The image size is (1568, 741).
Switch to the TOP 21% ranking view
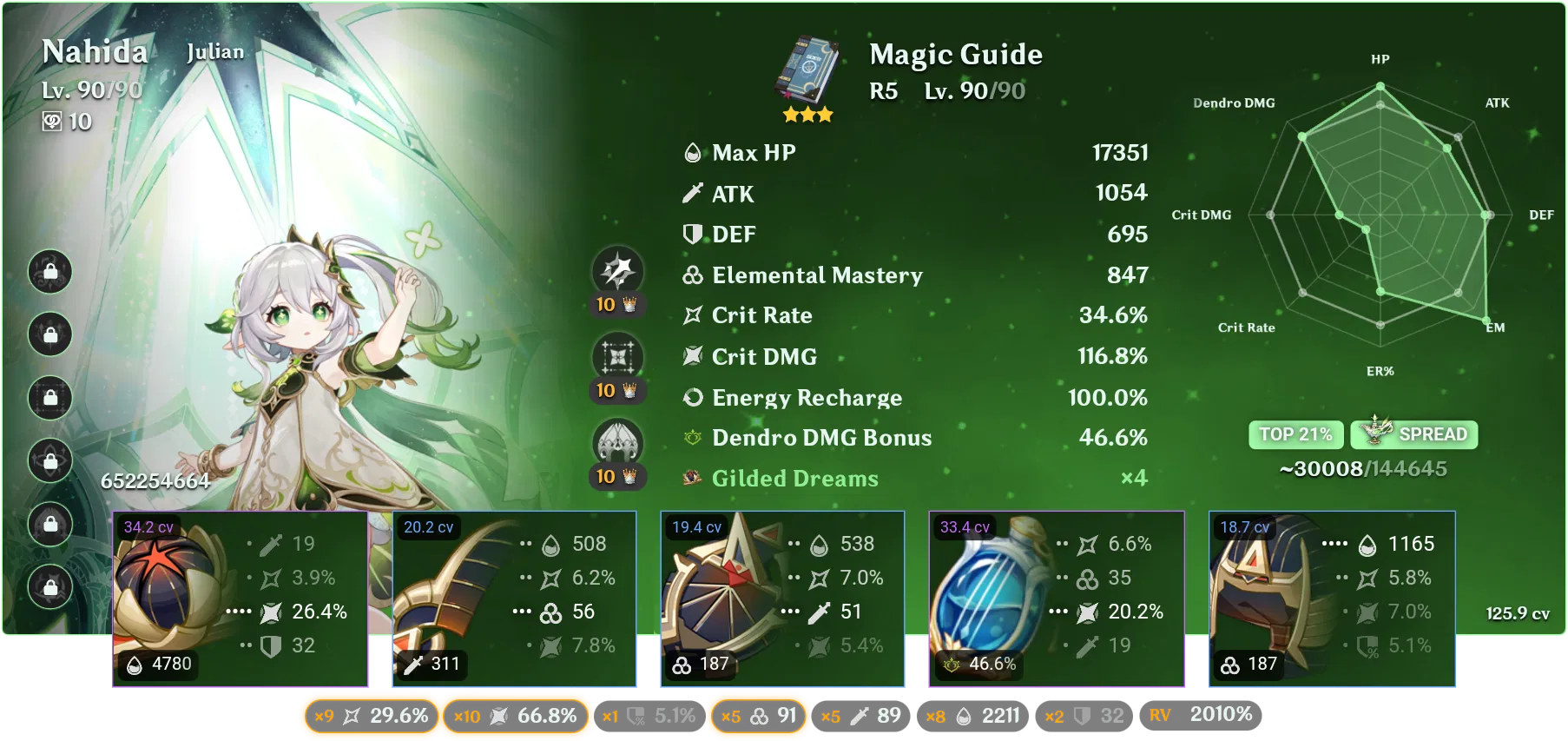1295,434
